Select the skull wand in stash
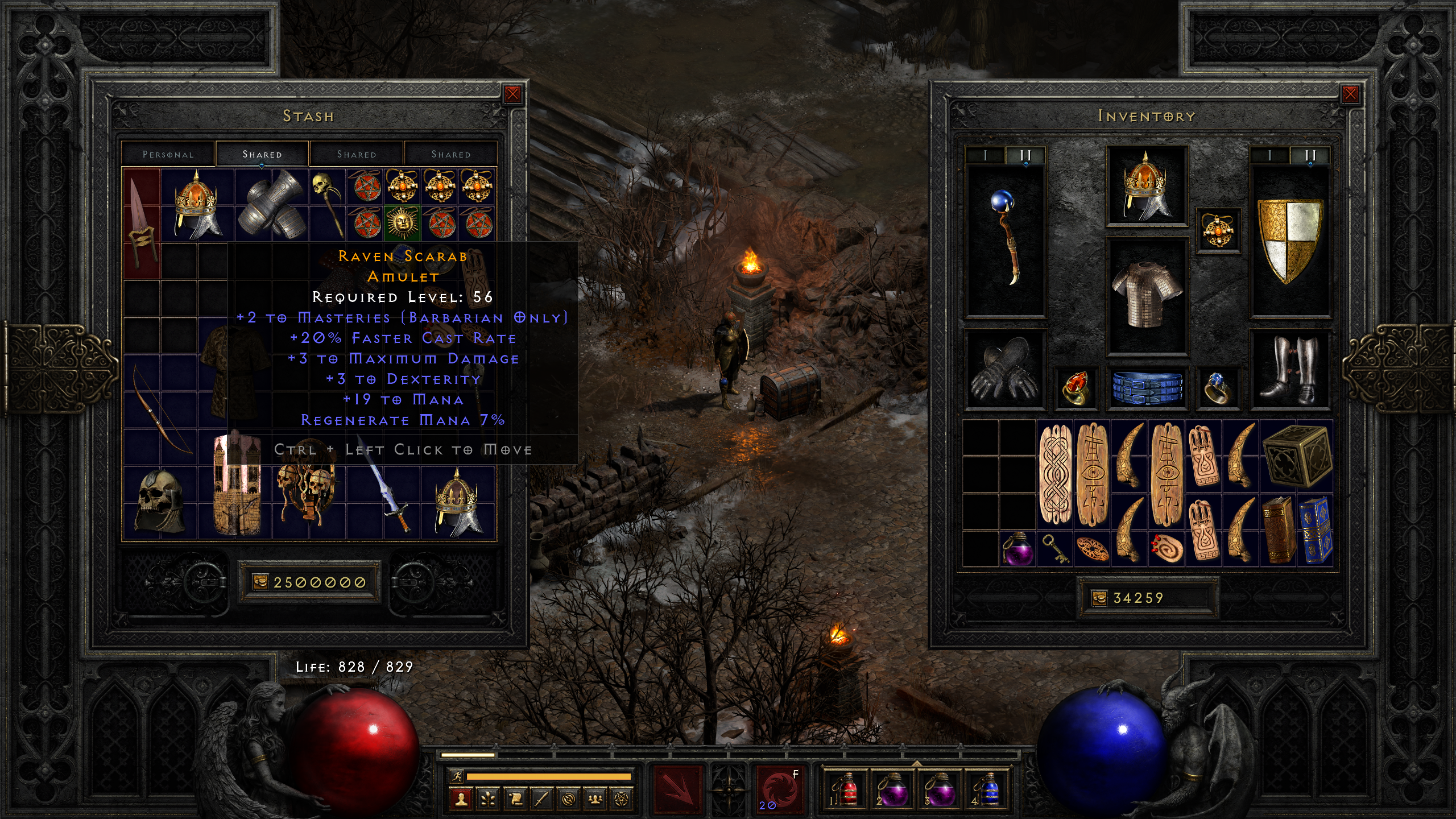 click(x=327, y=202)
